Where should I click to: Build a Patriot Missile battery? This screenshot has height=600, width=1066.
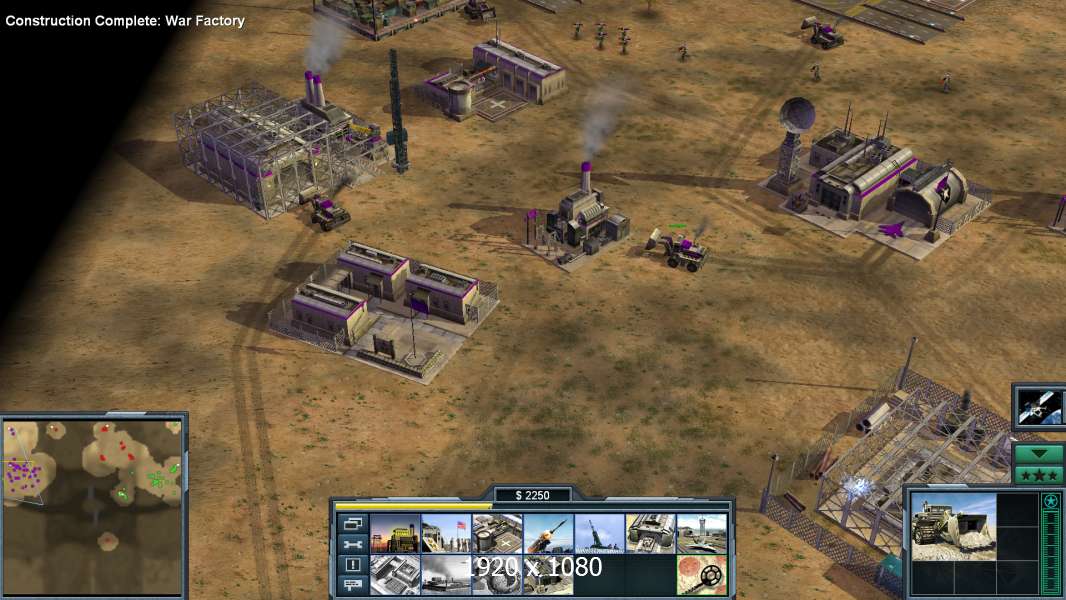[548, 534]
